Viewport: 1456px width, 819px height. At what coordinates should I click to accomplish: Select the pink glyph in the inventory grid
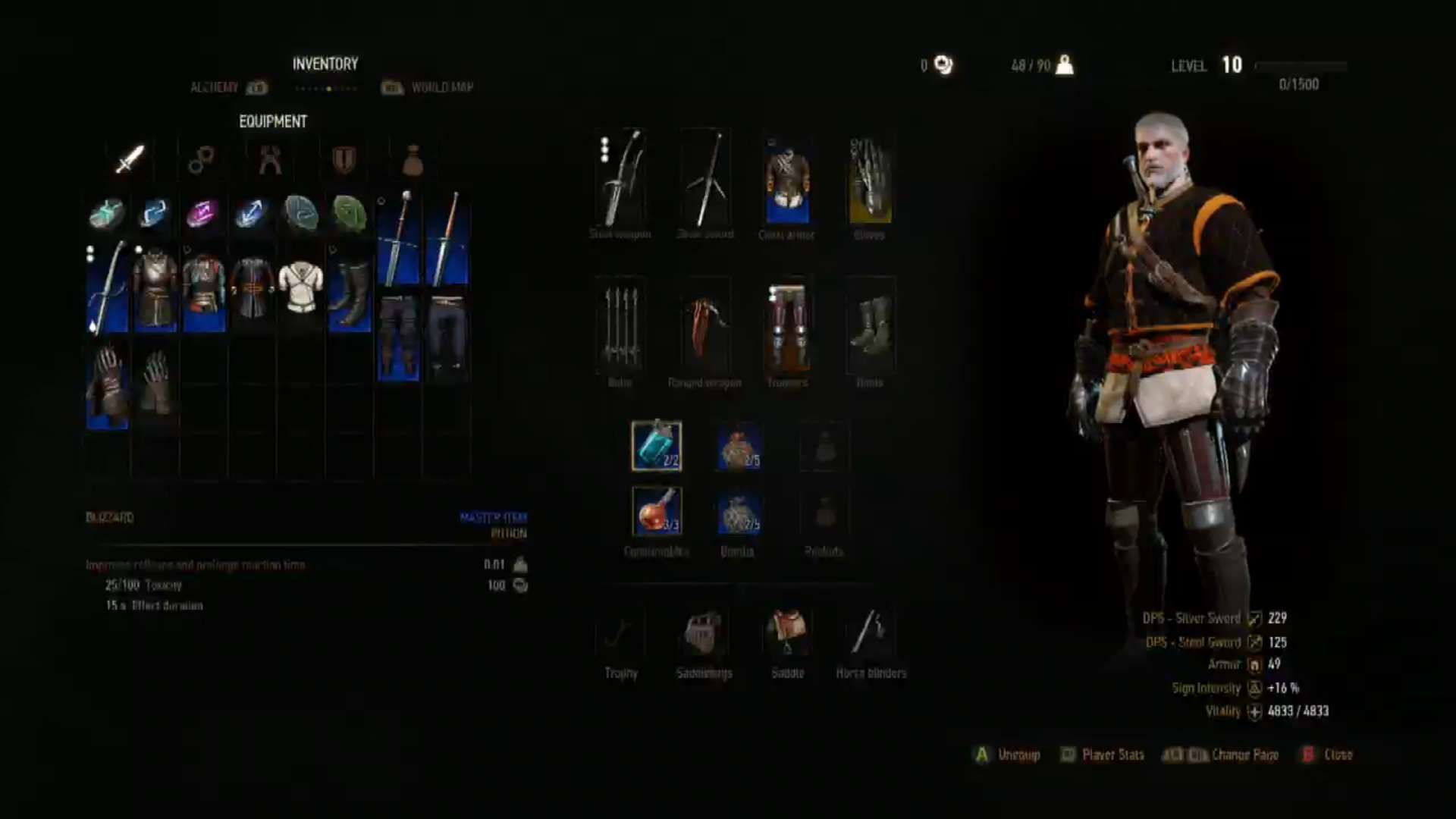point(204,213)
